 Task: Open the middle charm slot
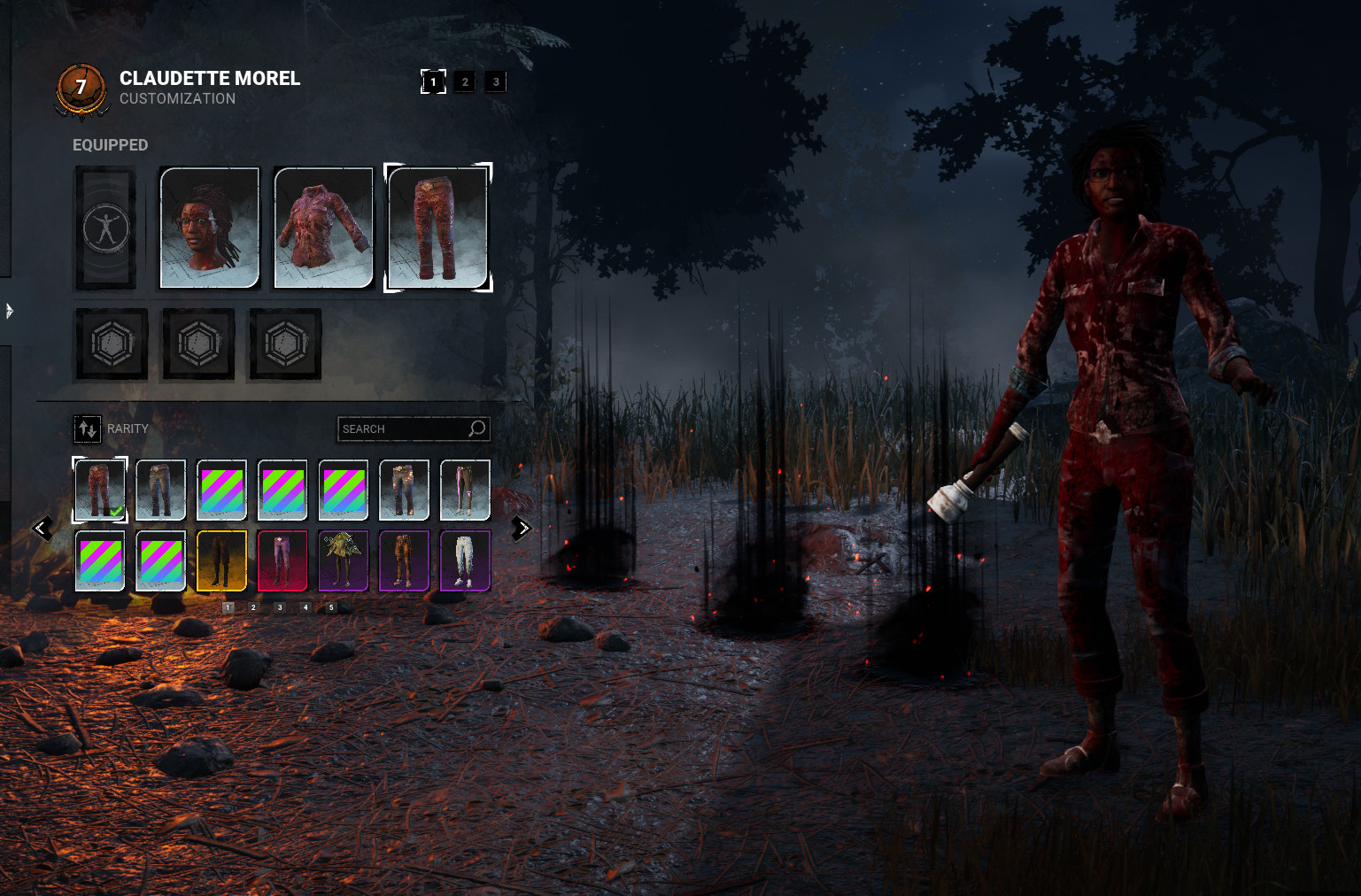pos(197,344)
